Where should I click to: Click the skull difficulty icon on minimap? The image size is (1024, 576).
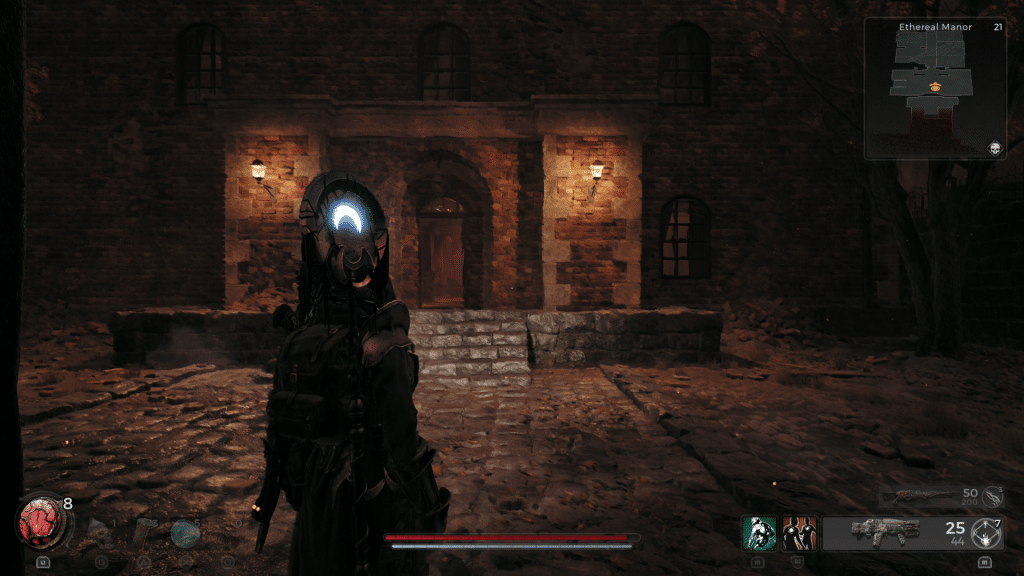point(995,148)
